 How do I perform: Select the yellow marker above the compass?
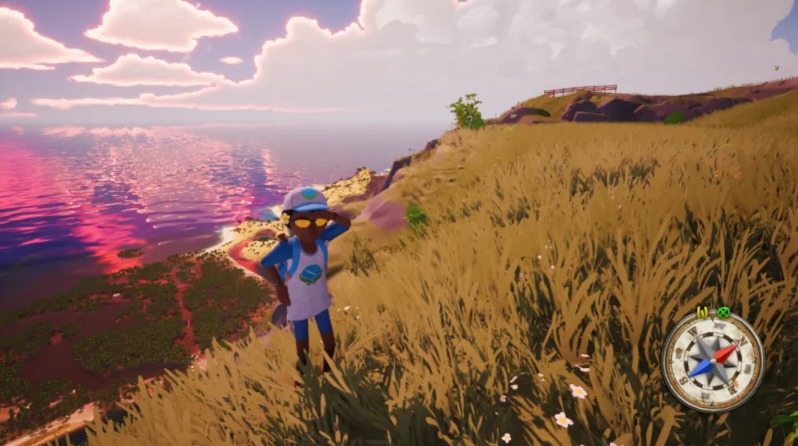point(703,312)
